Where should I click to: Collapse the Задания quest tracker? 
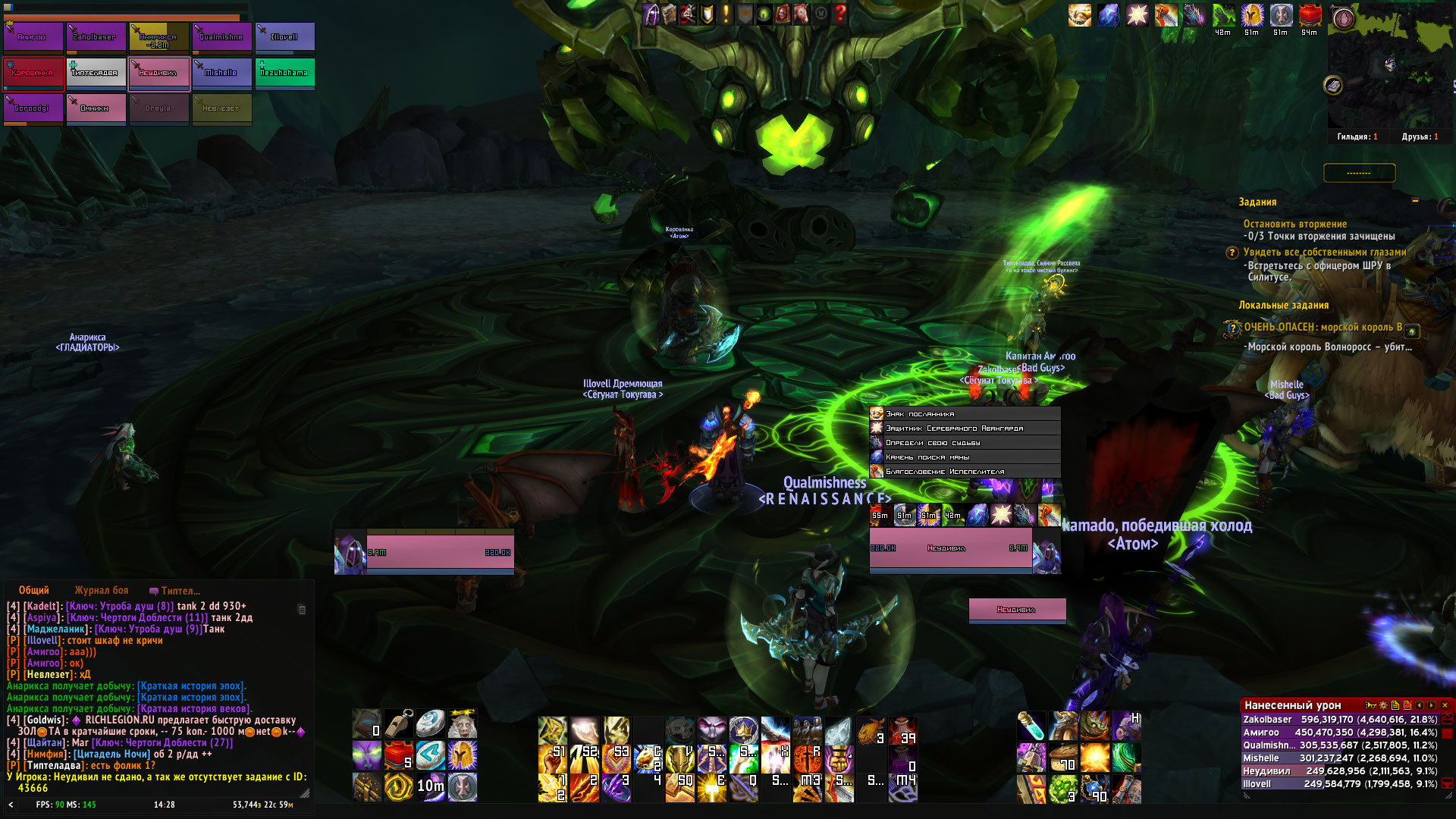pyautogui.click(x=1415, y=201)
